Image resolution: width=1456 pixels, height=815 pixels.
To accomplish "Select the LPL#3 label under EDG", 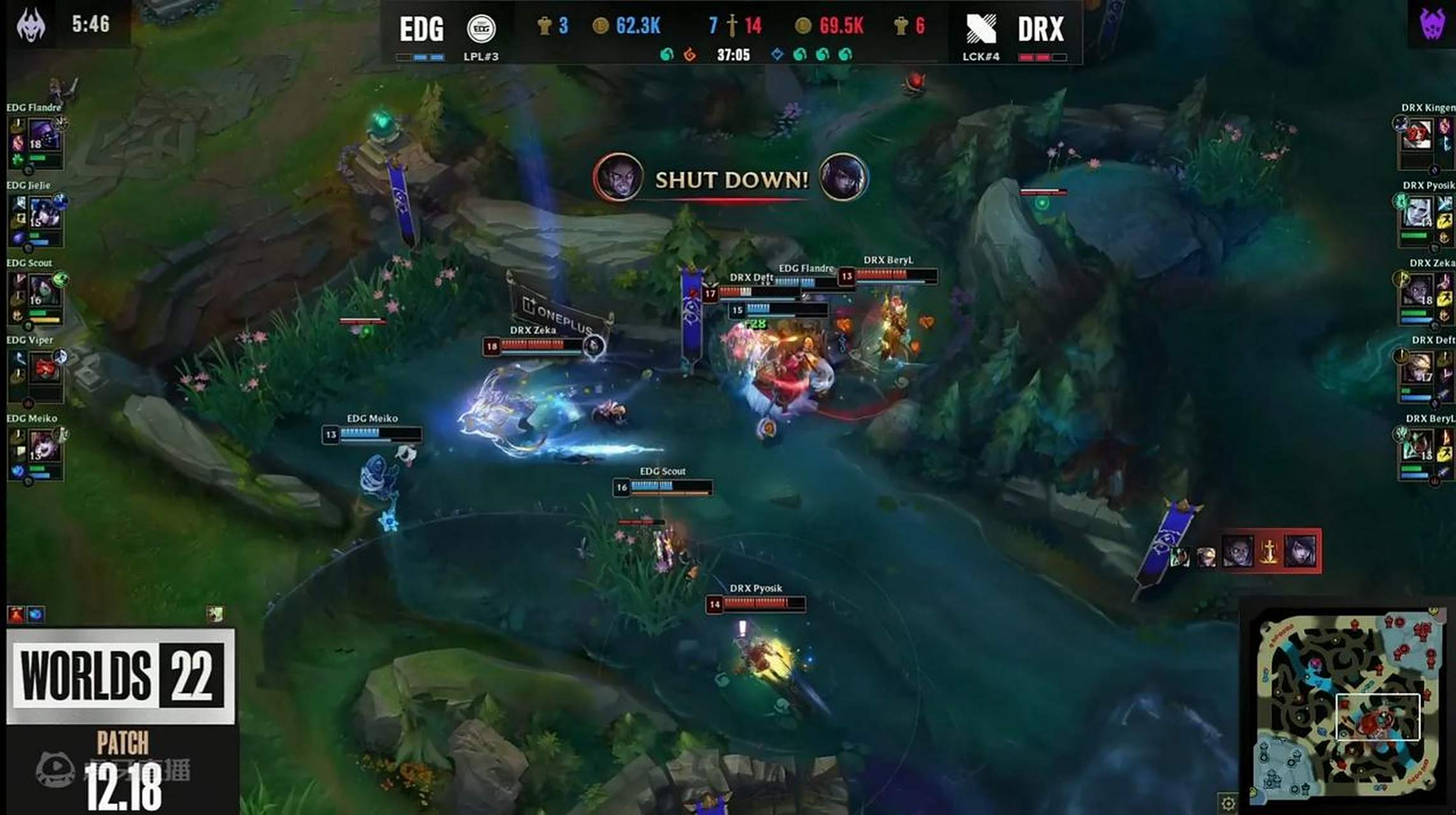I will [483, 57].
